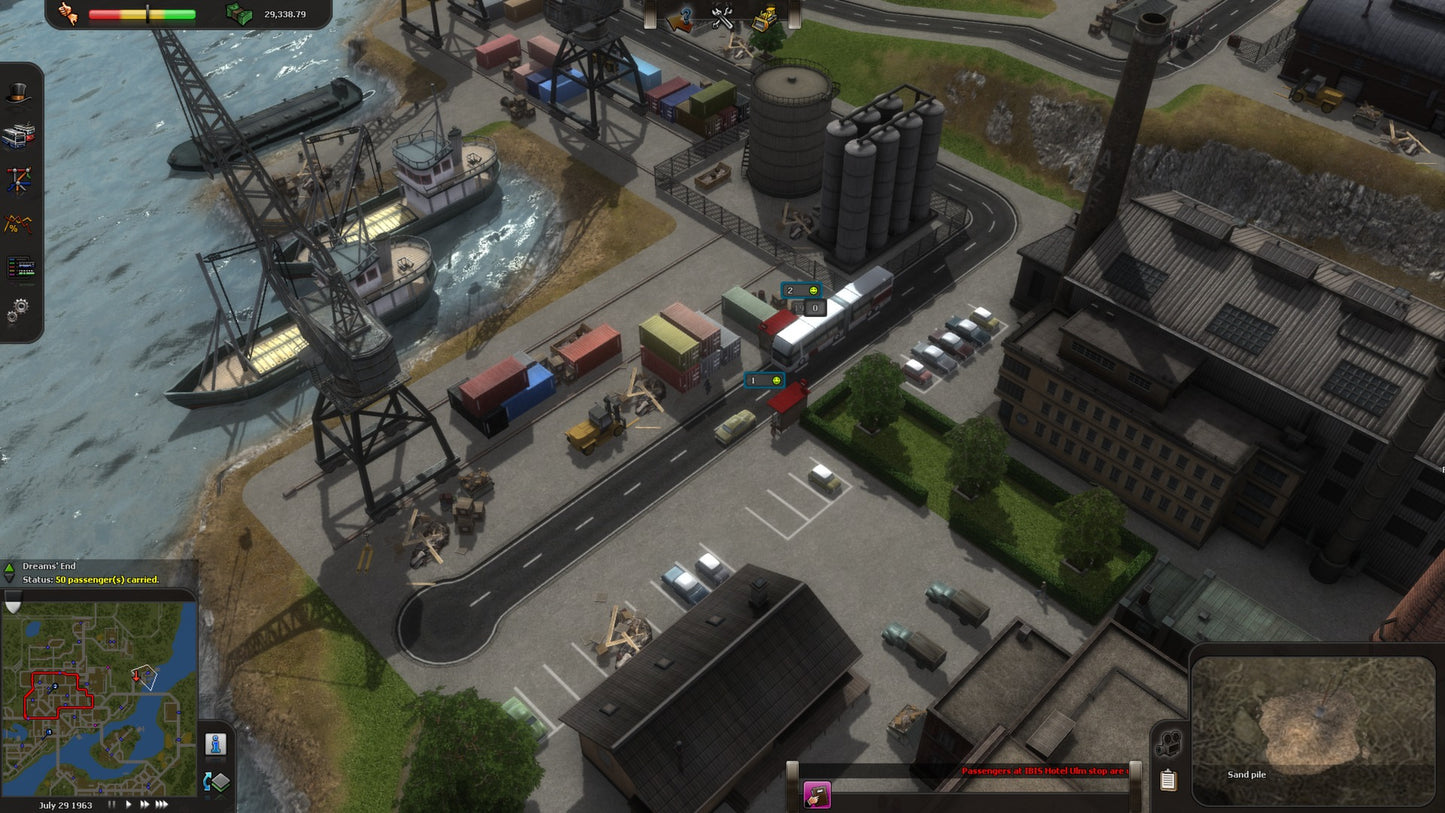Open the clipboard objectives list
Screen dimensions: 1445x813
(1167, 779)
